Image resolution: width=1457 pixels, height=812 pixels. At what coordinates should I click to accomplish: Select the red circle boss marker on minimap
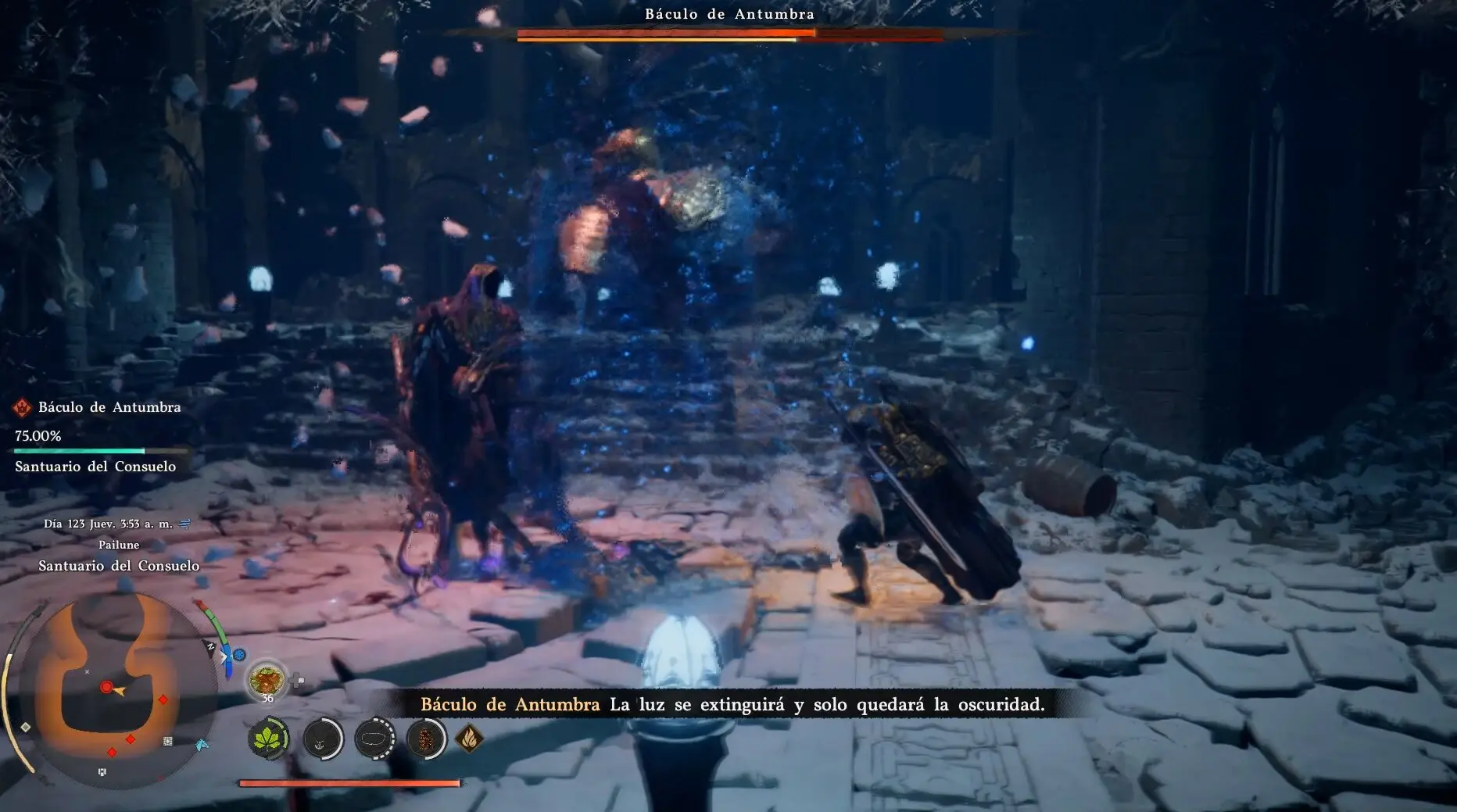(106, 688)
